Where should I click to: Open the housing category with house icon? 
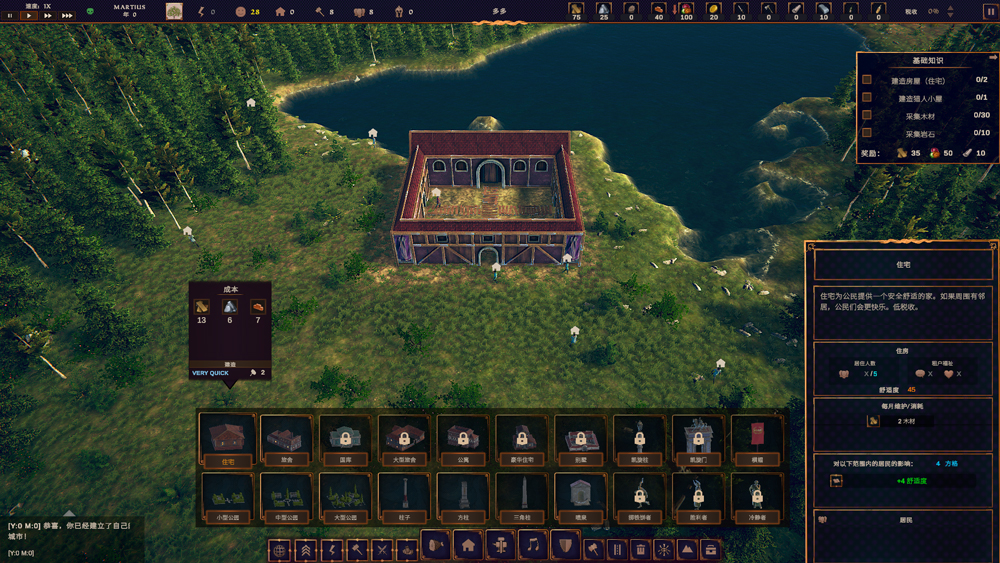click(467, 546)
